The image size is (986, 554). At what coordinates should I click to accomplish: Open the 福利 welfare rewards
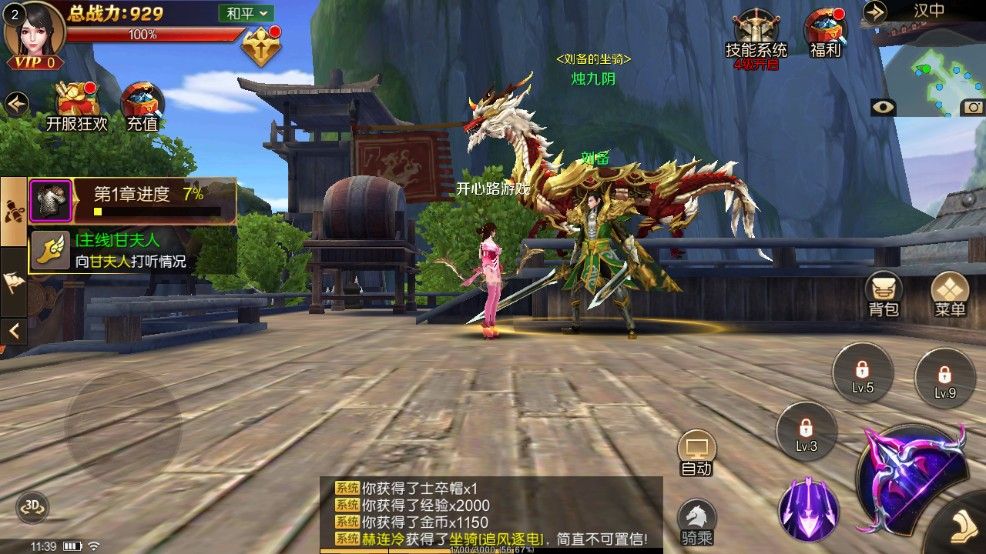click(x=826, y=33)
